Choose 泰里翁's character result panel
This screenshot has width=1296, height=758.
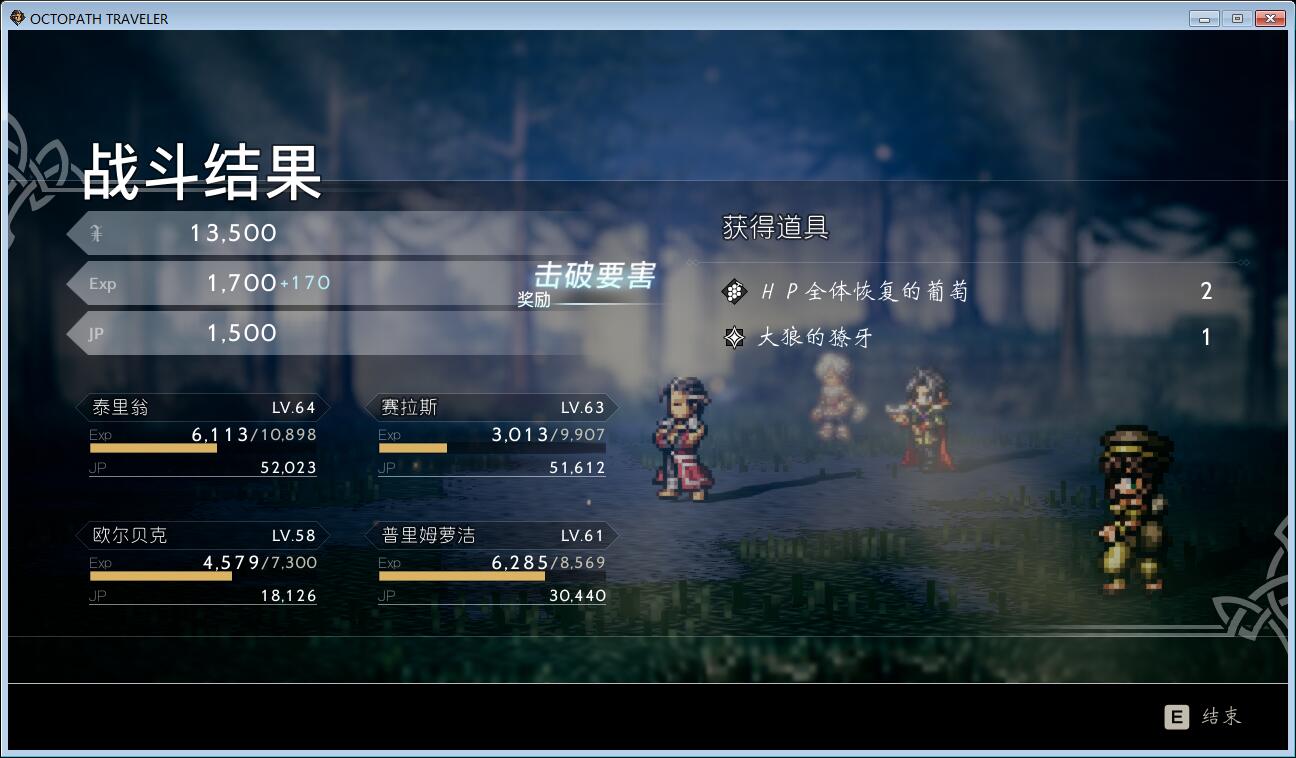click(202, 436)
